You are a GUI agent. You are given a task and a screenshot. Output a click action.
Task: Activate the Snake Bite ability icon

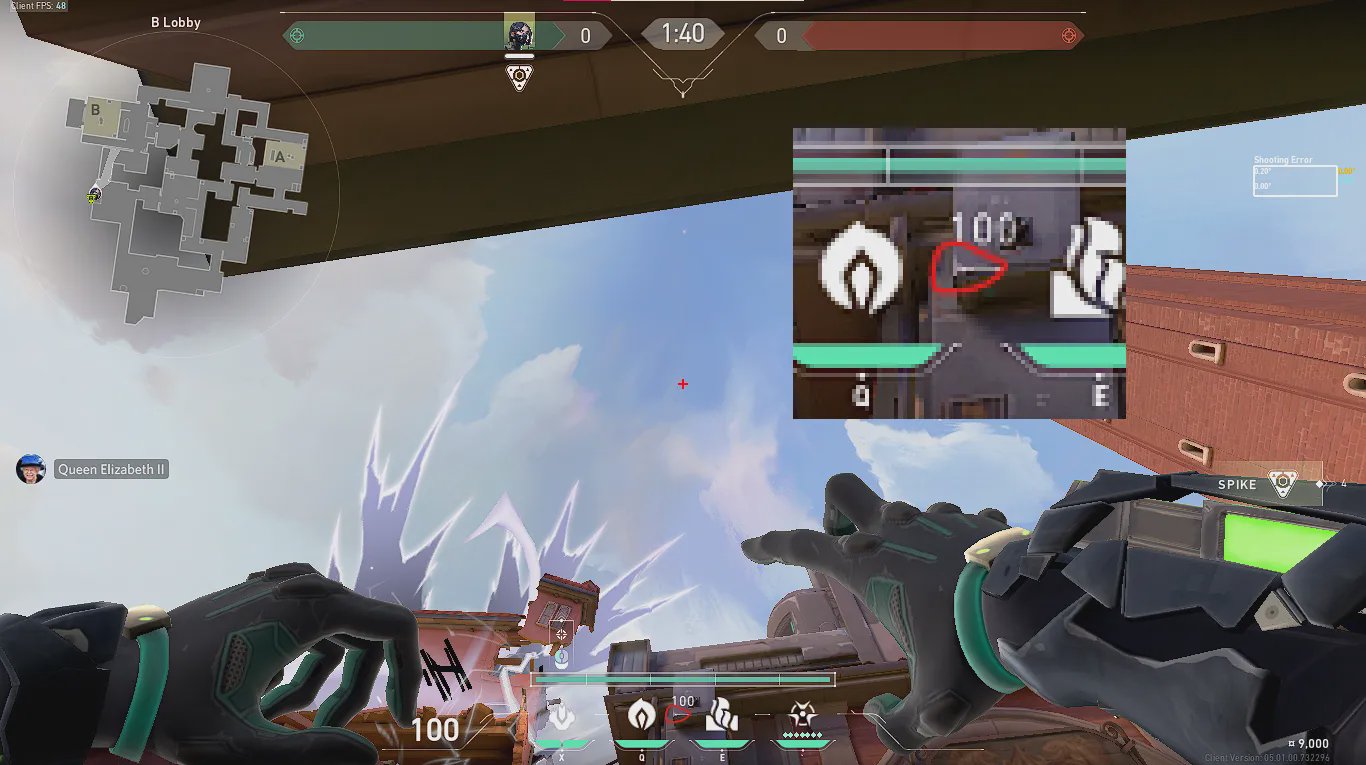pos(562,716)
